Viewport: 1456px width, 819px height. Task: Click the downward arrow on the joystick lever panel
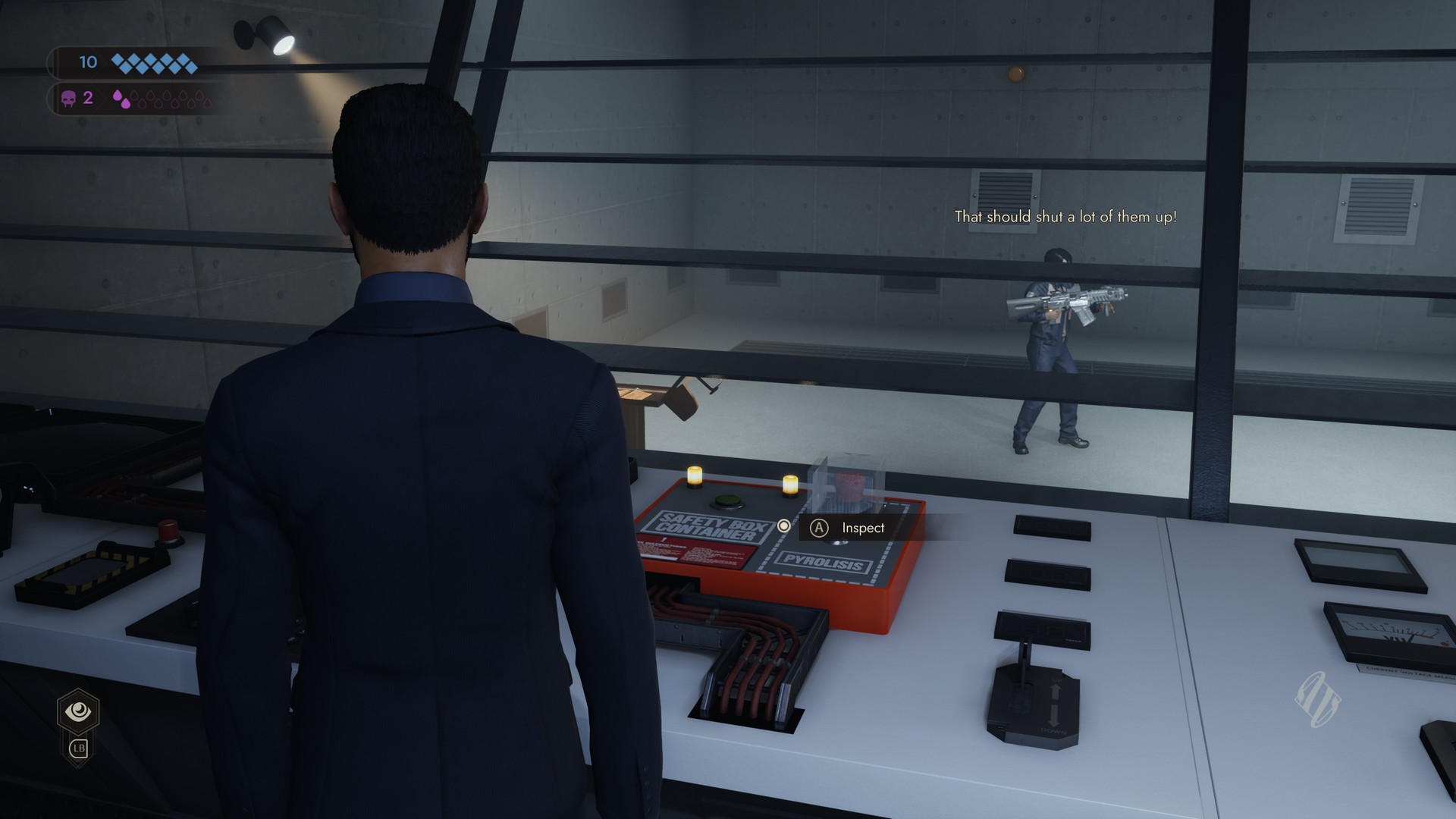click(x=1053, y=716)
